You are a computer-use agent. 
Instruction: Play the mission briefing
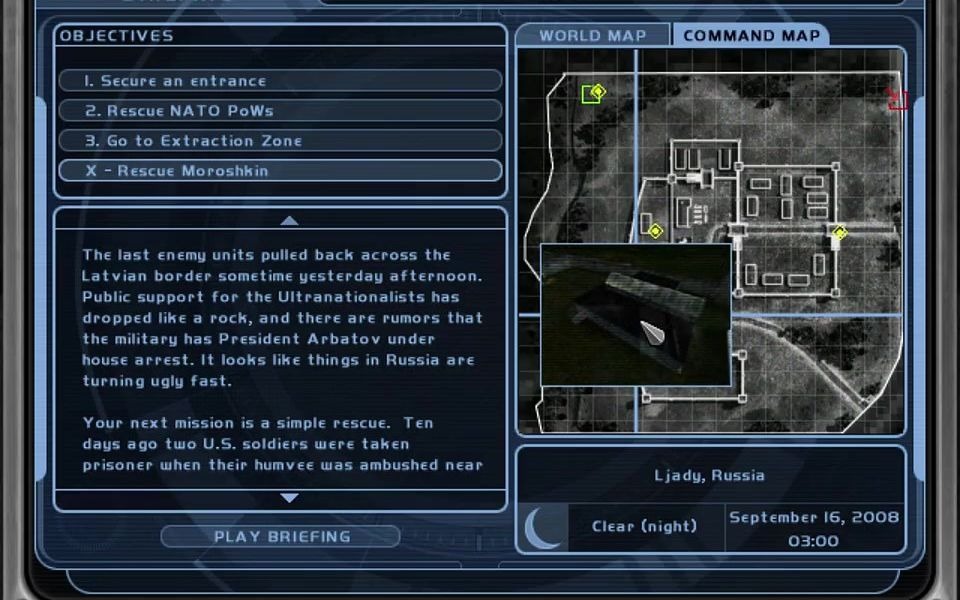(x=281, y=537)
